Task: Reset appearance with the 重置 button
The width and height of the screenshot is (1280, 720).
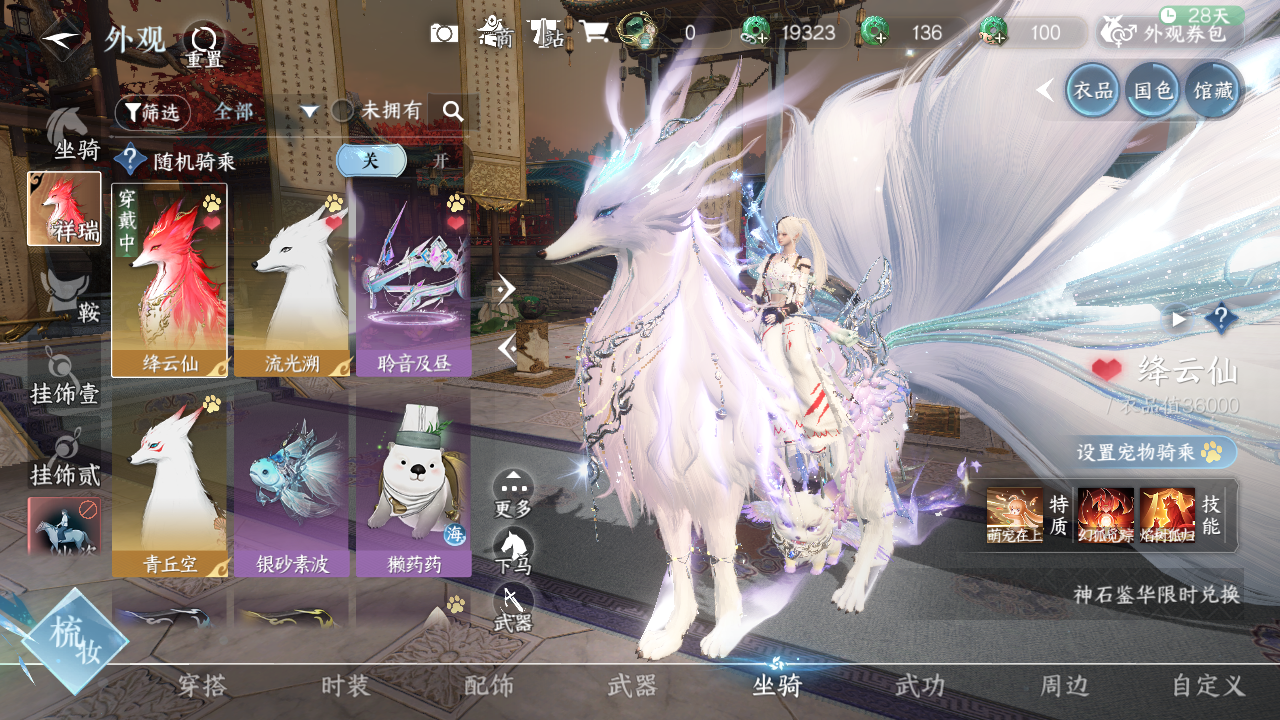Action: pos(204,44)
